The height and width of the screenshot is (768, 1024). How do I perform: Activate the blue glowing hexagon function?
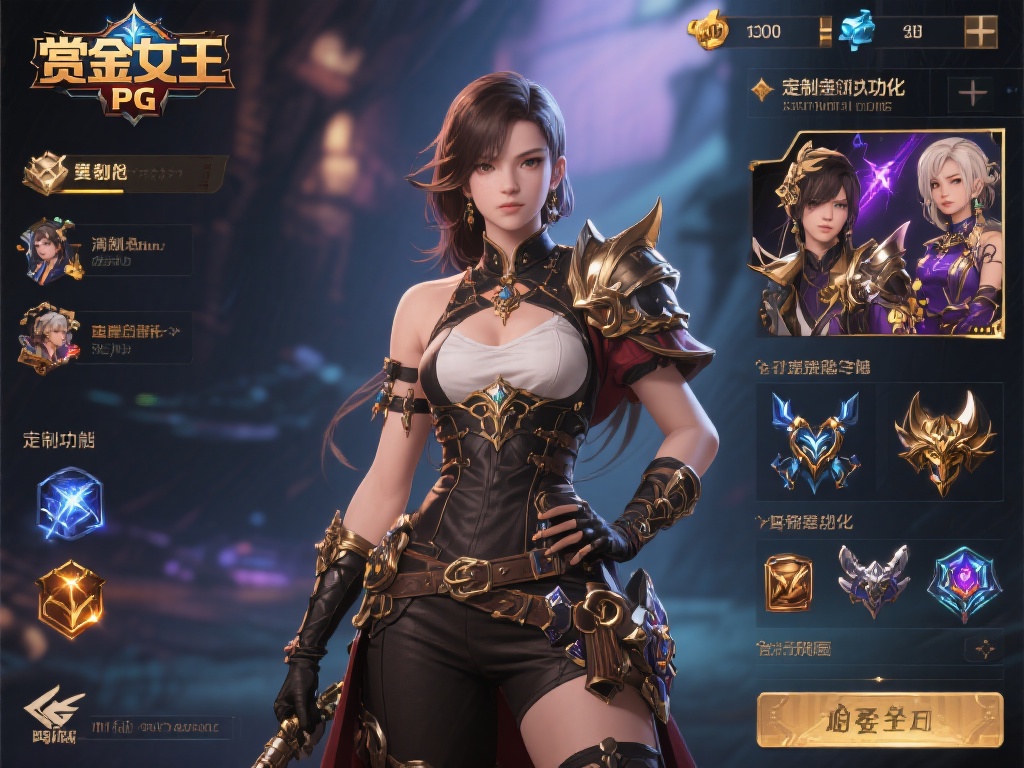click(70, 503)
